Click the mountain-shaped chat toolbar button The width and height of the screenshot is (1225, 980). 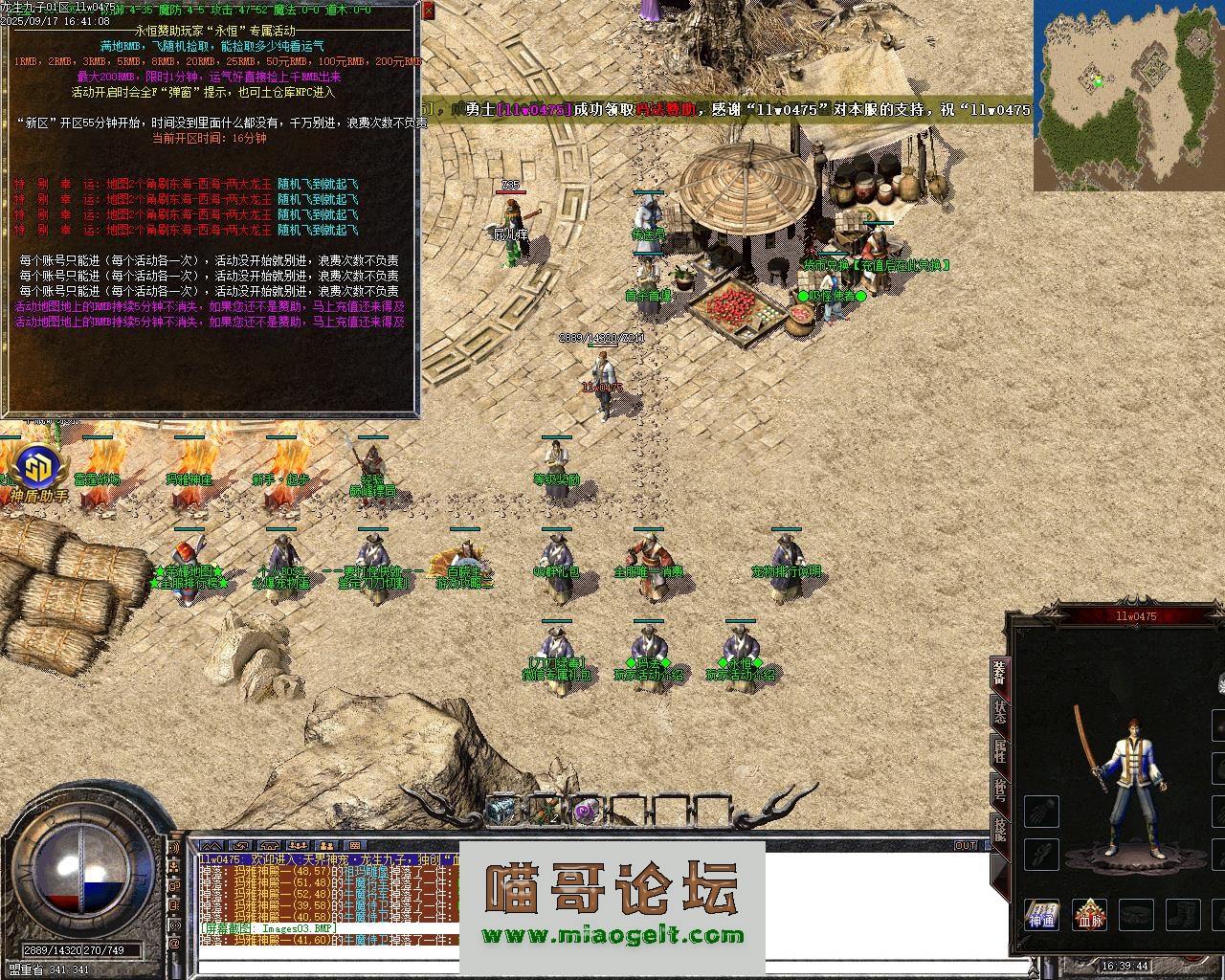click(x=212, y=846)
